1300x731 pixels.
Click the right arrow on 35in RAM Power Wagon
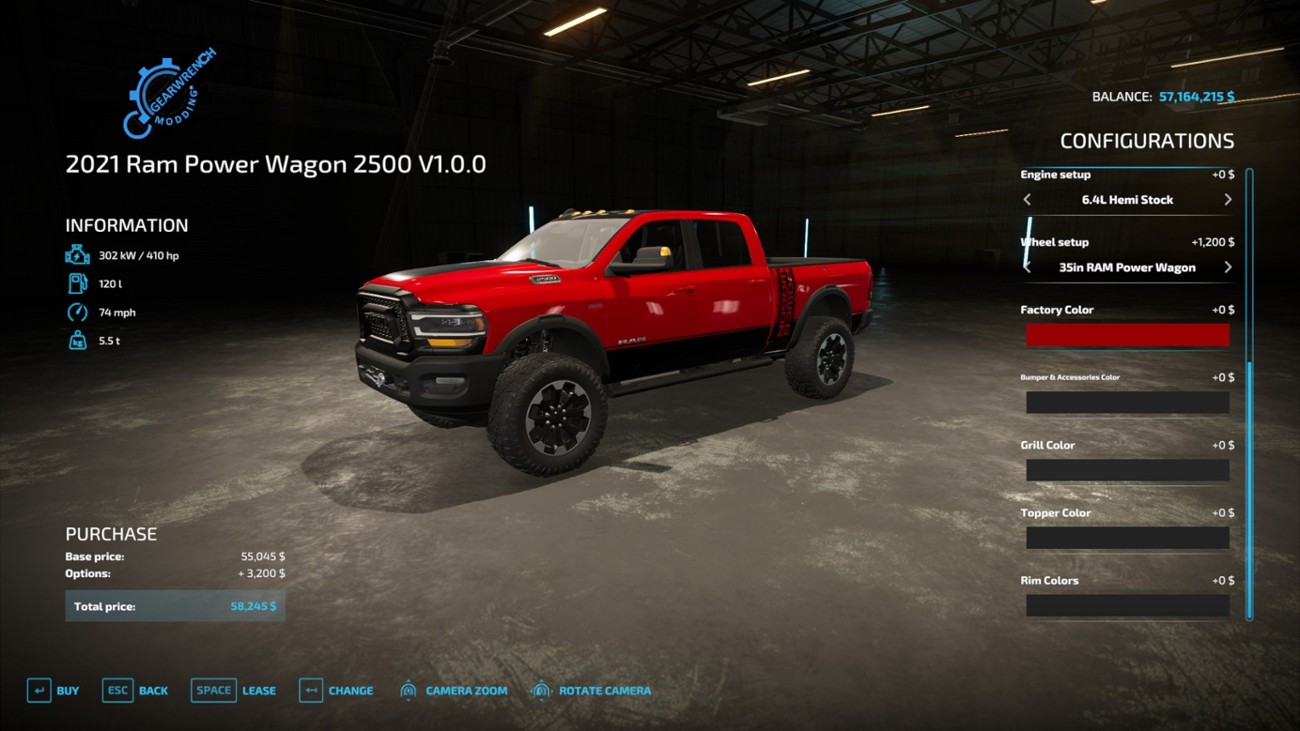(1228, 267)
